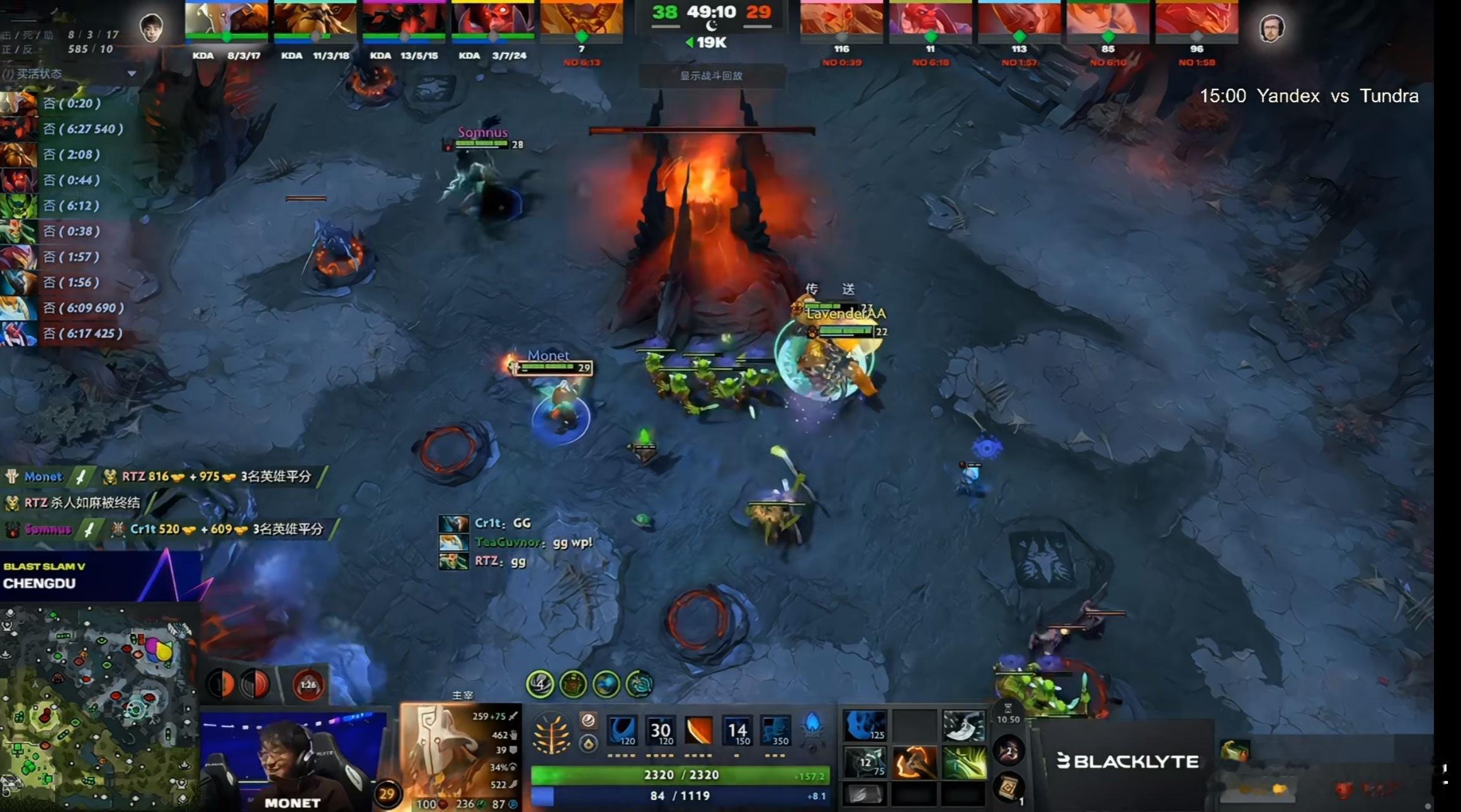Click the 15:00 Yandex vs Tundra schedule text
The width and height of the screenshot is (1461, 812).
[x=1310, y=96]
